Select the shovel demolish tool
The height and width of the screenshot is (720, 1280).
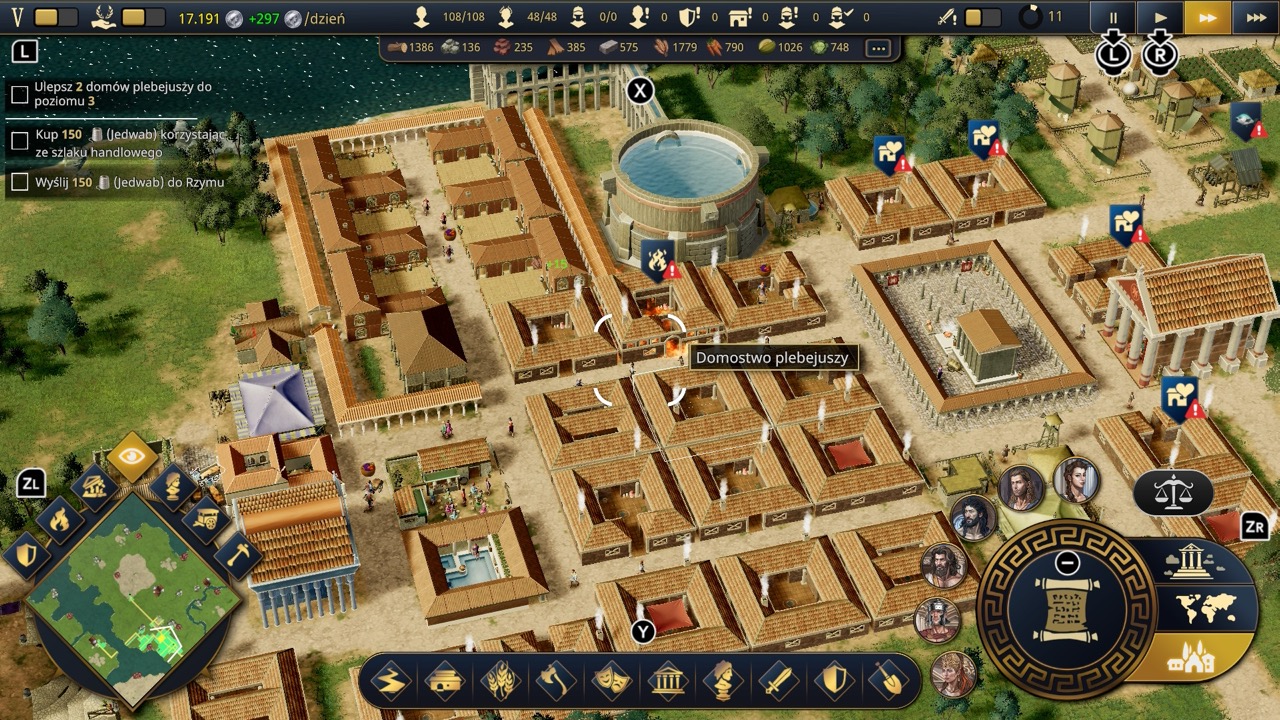pyautogui.click(x=887, y=682)
